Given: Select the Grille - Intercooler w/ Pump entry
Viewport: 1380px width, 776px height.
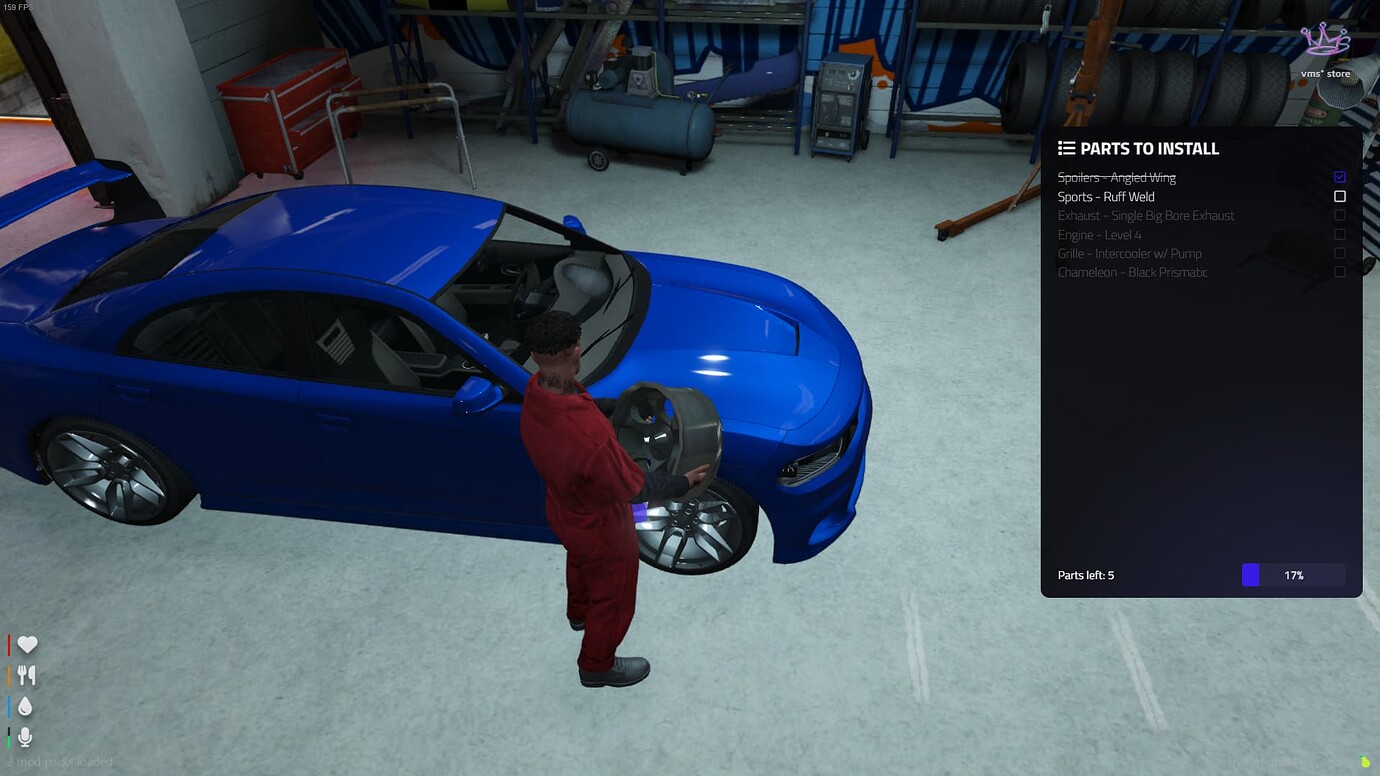Looking at the screenshot, I should coord(1131,253).
